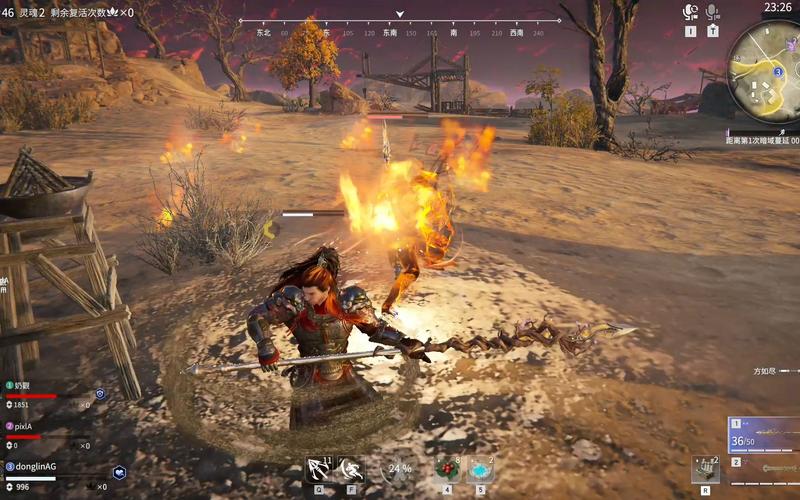Image resolution: width=800 pixels, height=500 pixels.
Task: Select the repair kit item slot
Action: tap(706, 469)
